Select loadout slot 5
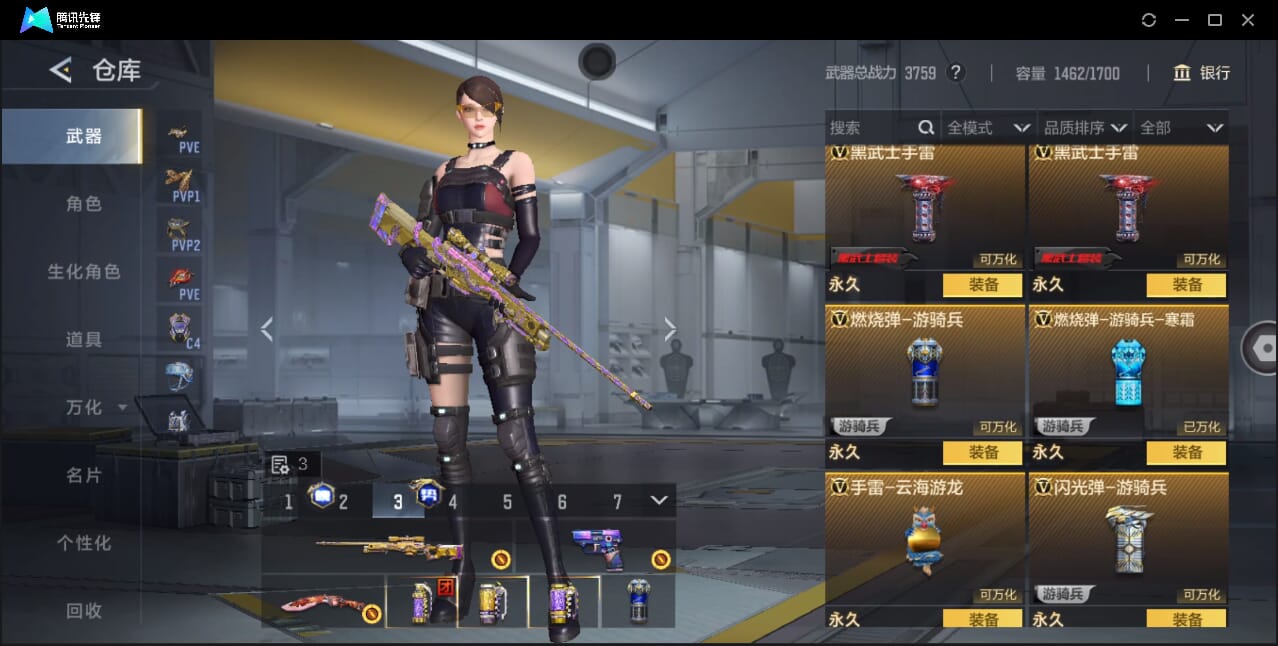Screen dimensions: 1278x646 tap(507, 502)
